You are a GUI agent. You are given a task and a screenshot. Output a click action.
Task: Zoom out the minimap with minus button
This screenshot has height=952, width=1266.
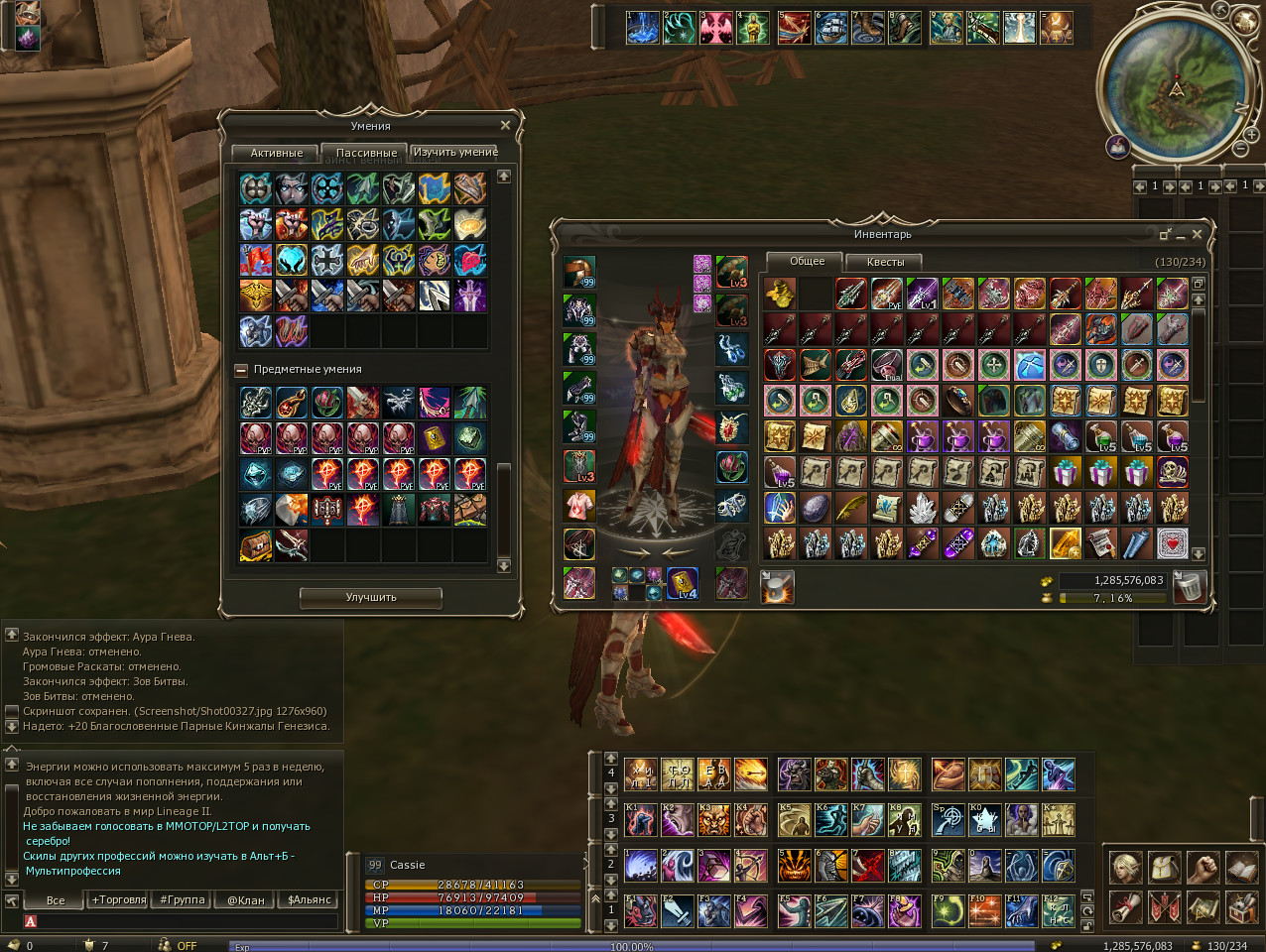(1240, 148)
